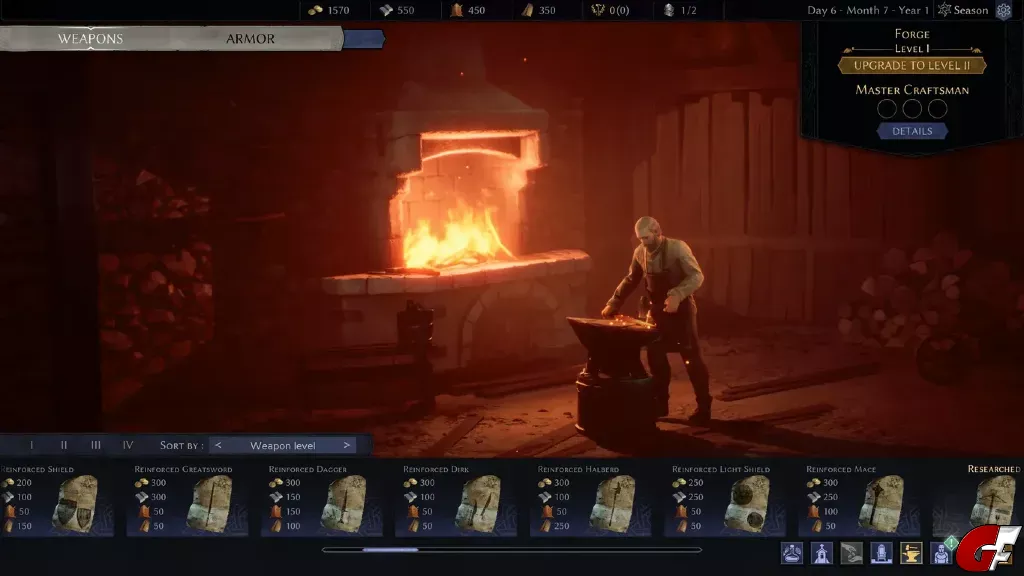Screen dimensions: 1024x576
Task: Show Master Craftsman details
Action: point(912,131)
